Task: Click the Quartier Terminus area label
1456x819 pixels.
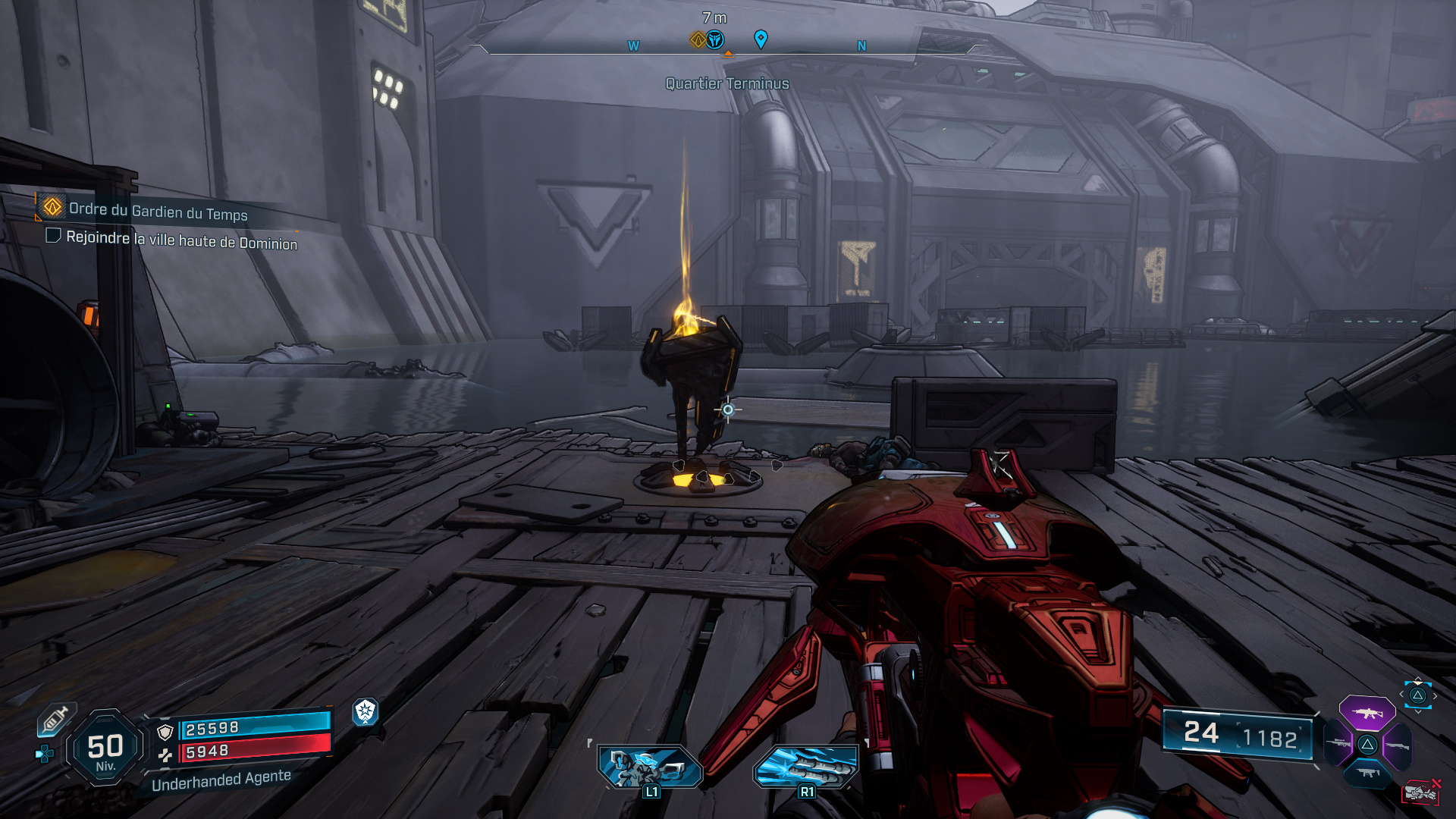Action: point(726,84)
